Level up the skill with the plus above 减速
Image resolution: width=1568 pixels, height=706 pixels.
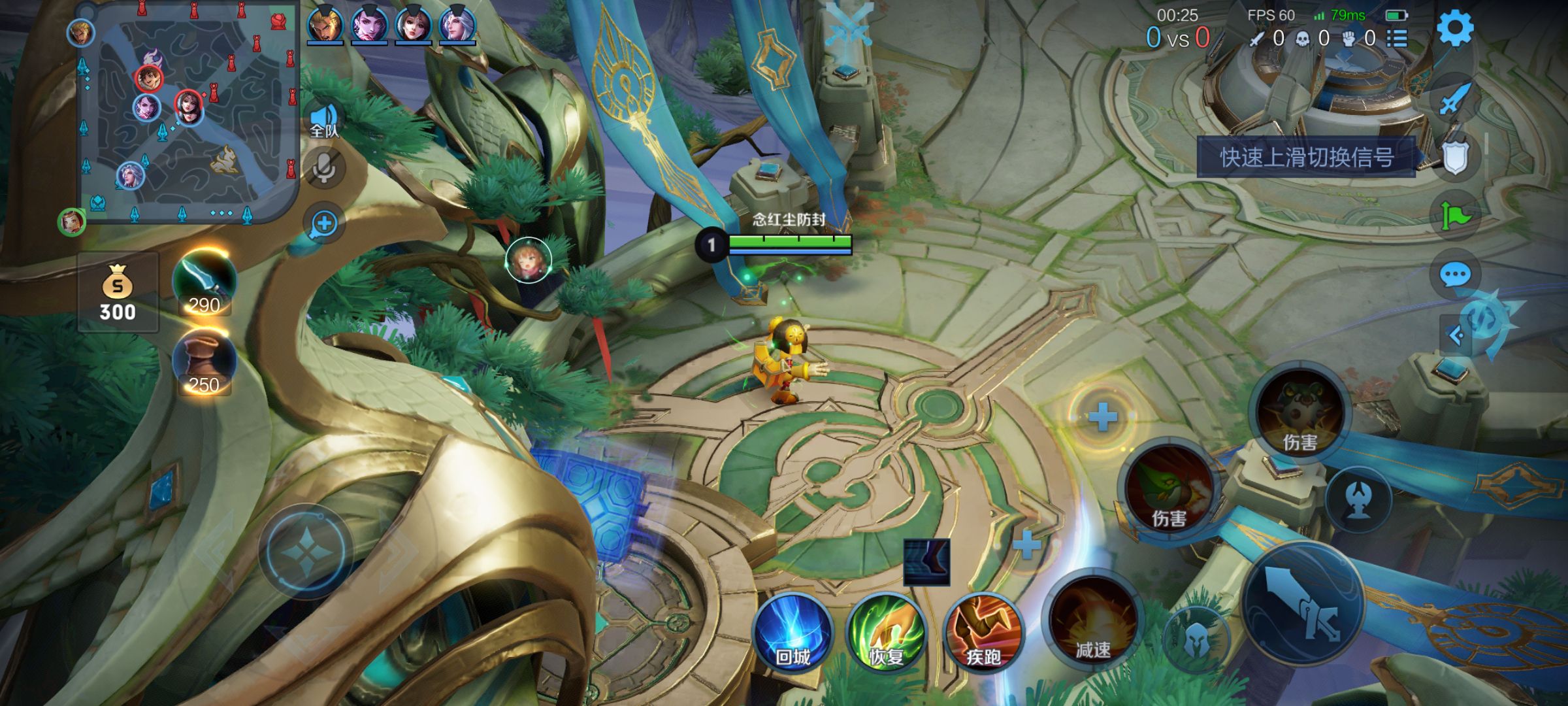(x=1026, y=545)
